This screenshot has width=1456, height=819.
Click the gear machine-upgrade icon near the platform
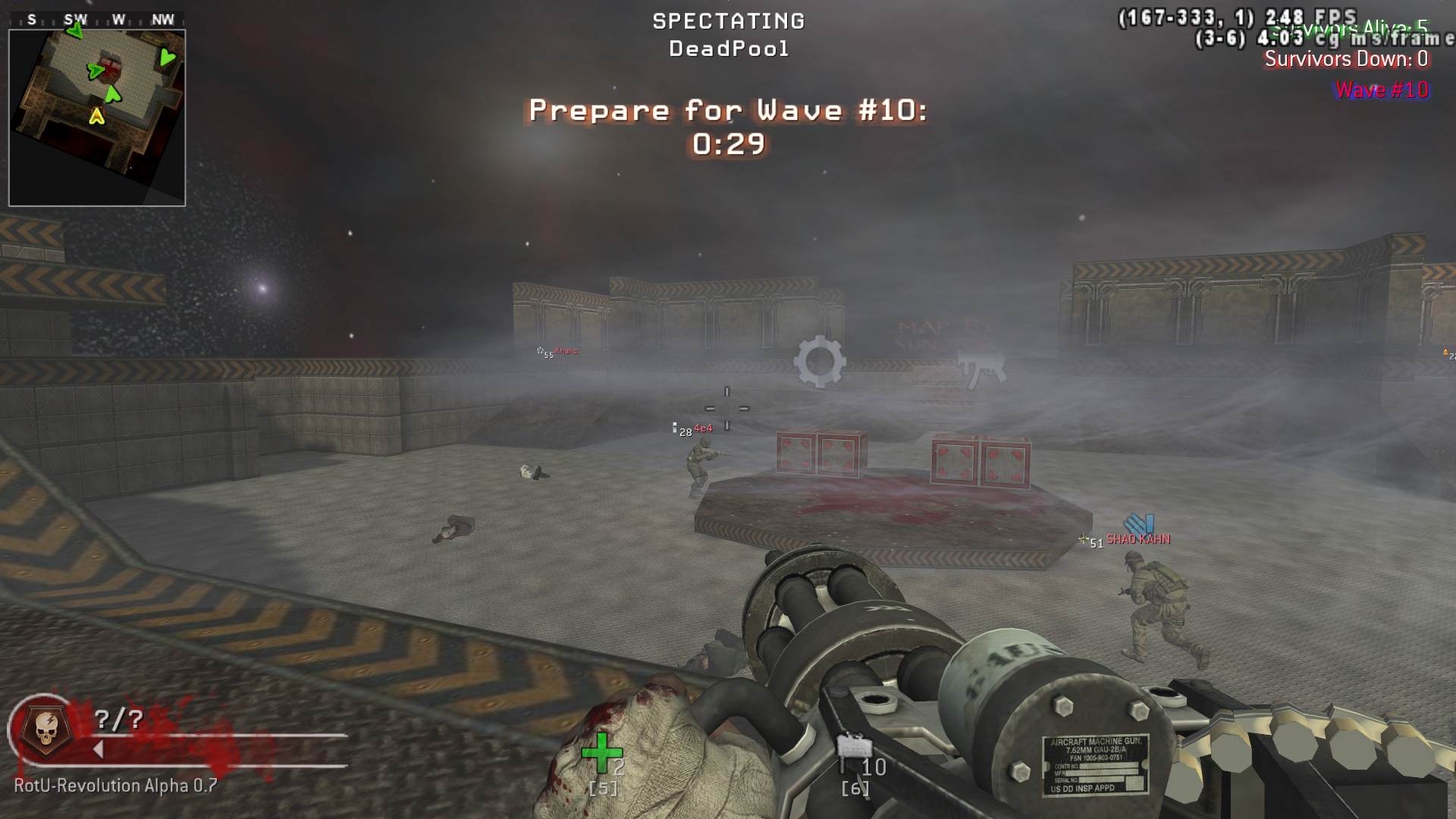click(x=821, y=362)
